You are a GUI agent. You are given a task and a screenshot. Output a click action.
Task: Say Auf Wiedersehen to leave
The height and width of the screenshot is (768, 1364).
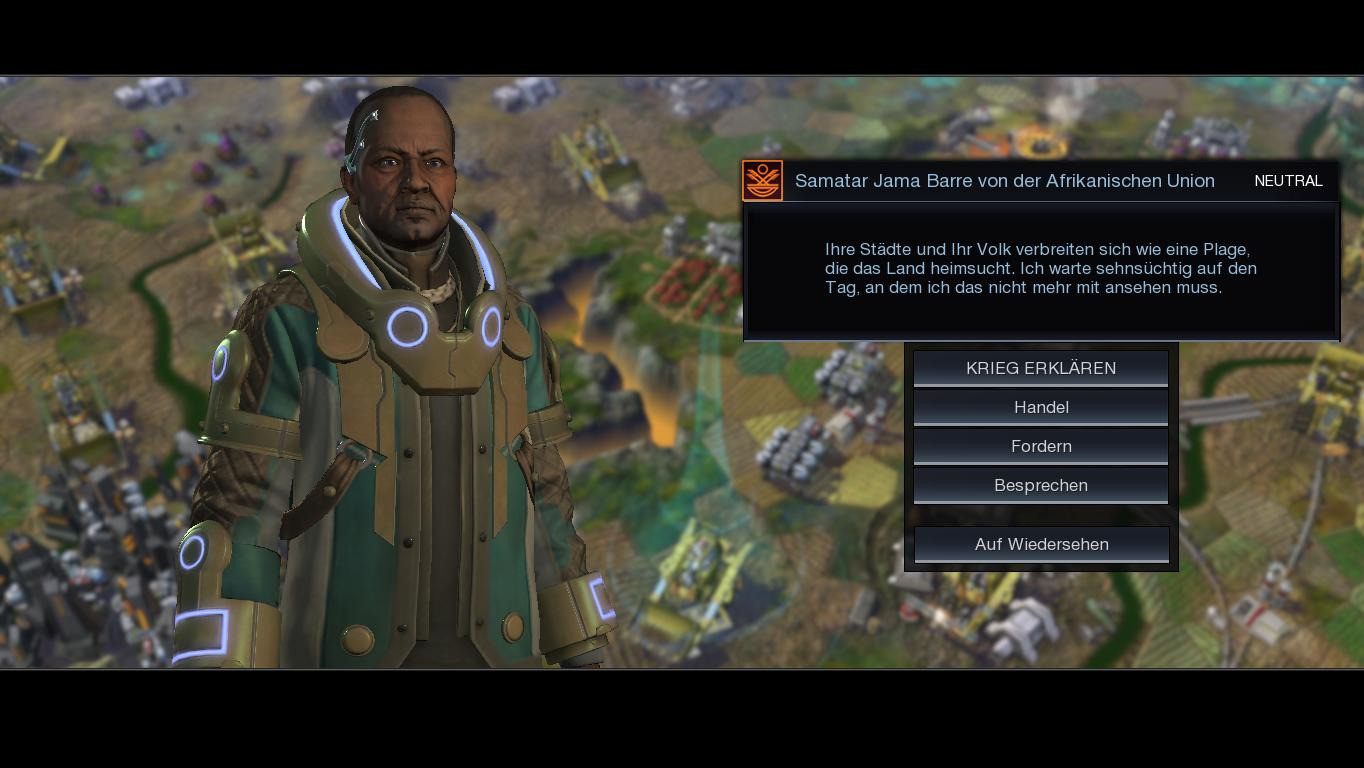click(1041, 544)
